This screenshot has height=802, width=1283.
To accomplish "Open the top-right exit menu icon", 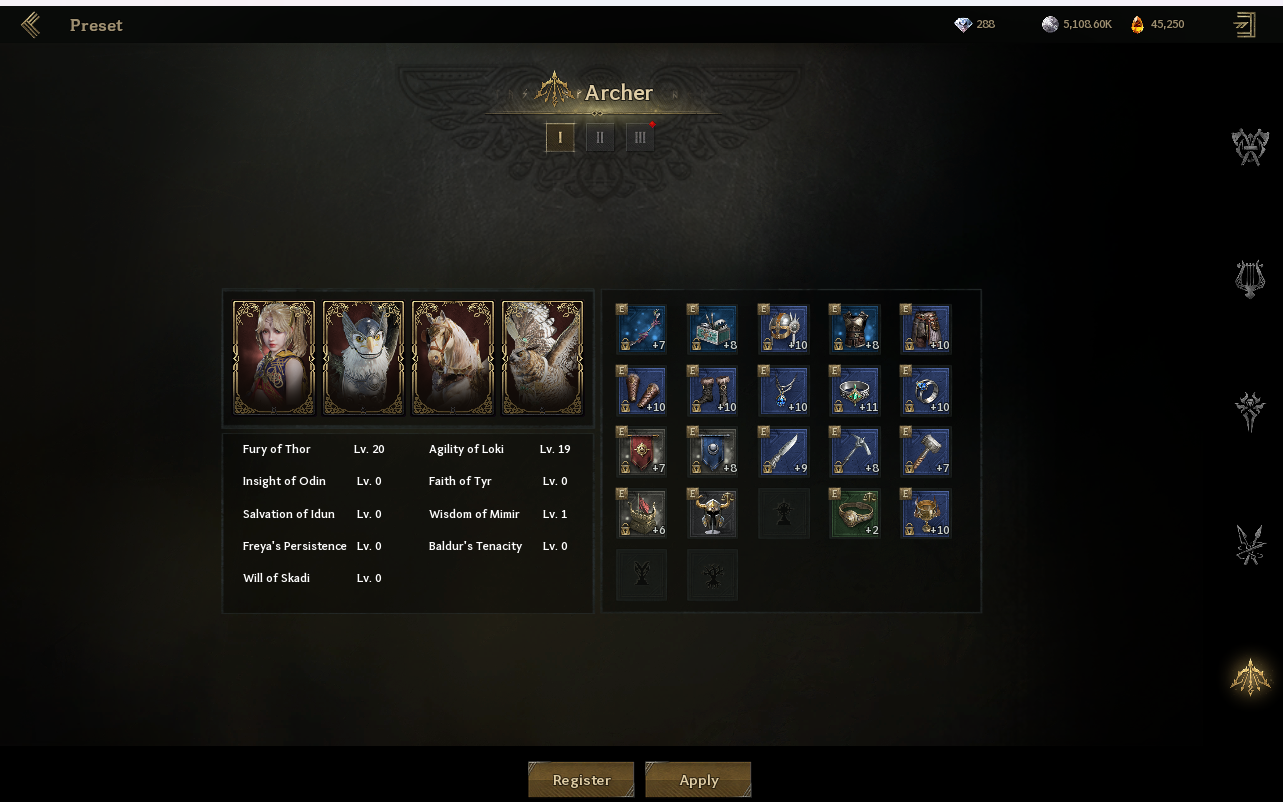I will coord(1245,25).
